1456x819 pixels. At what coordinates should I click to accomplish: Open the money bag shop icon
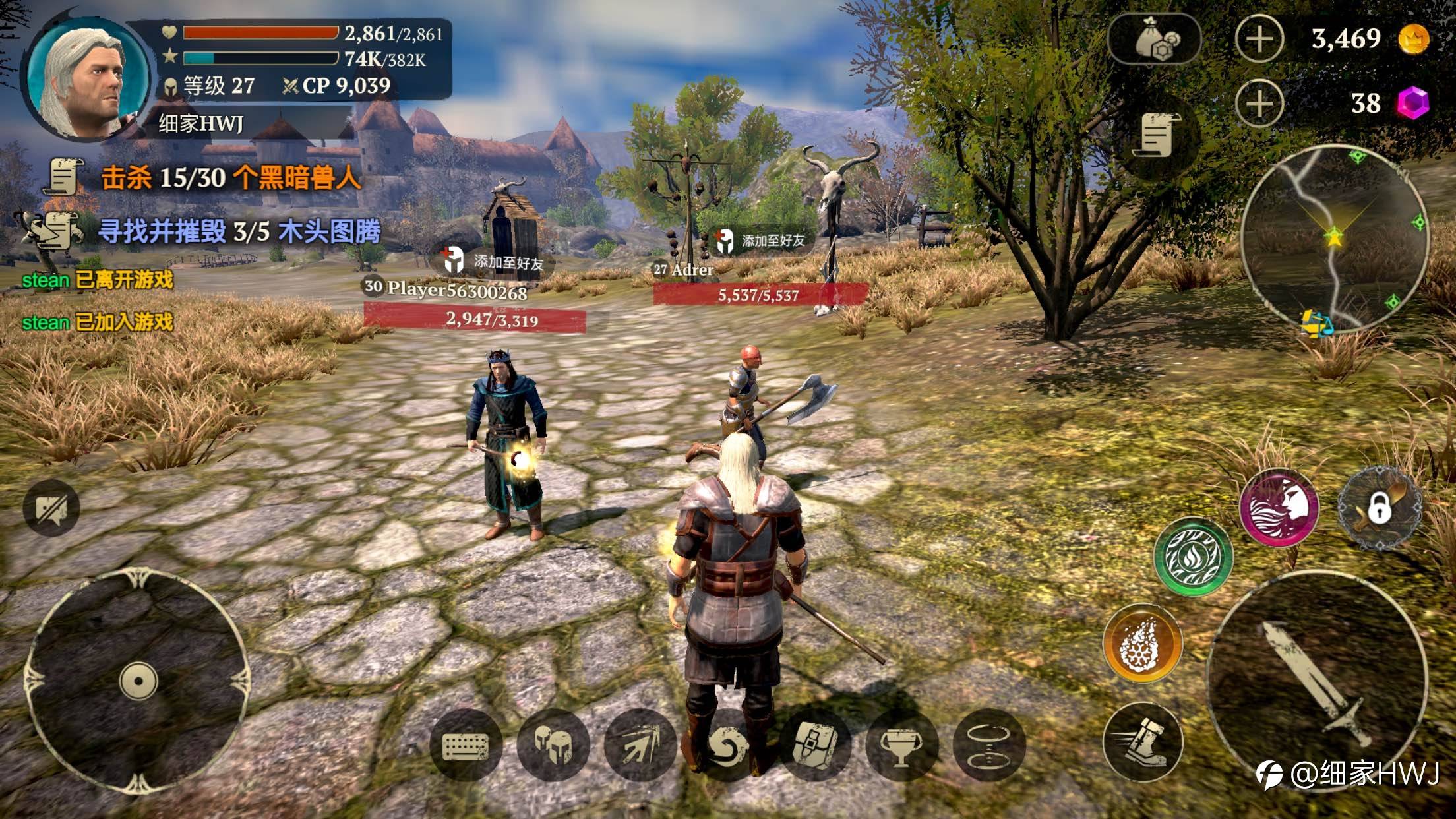pos(1154,40)
